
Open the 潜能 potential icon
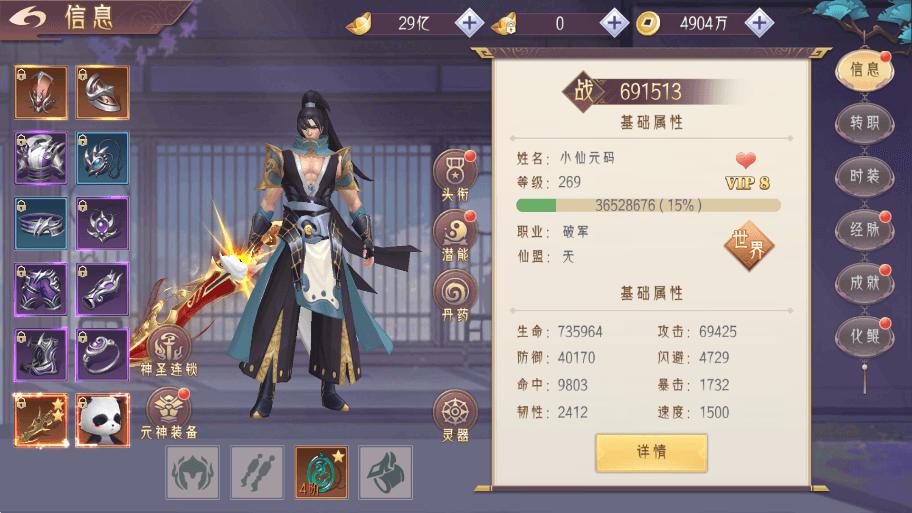point(454,236)
